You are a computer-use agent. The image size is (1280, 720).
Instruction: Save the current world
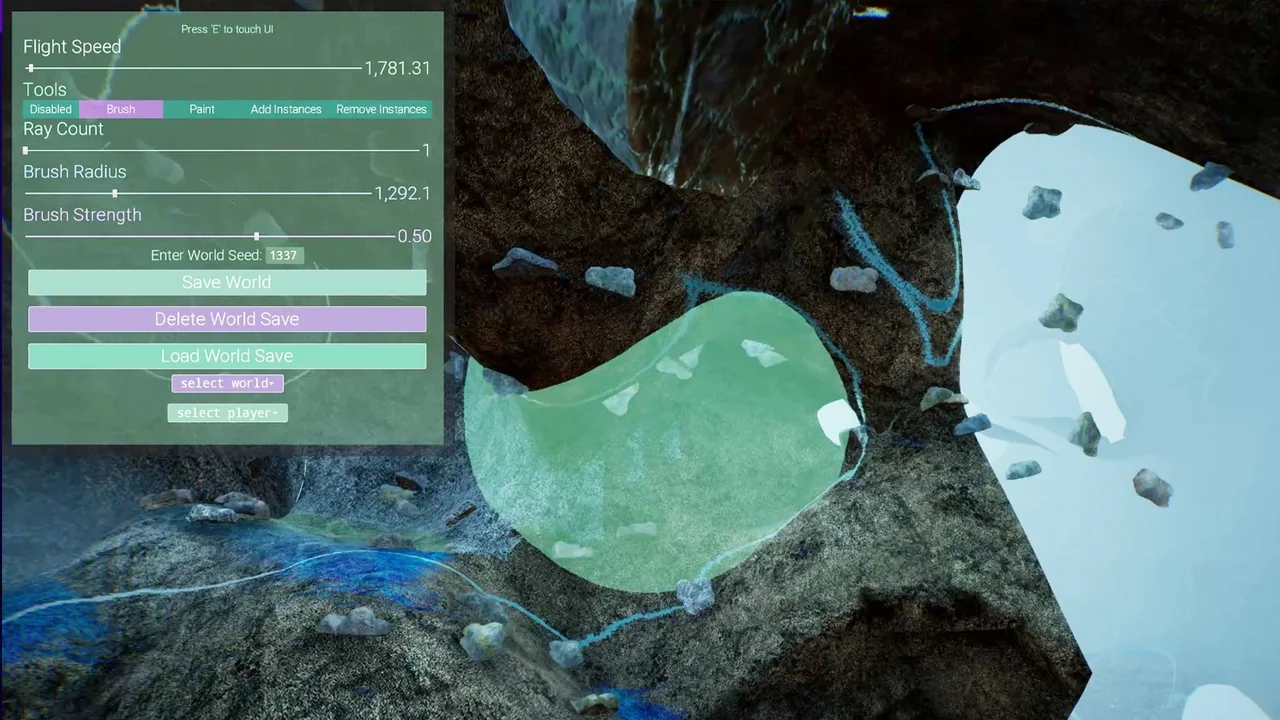coord(227,282)
